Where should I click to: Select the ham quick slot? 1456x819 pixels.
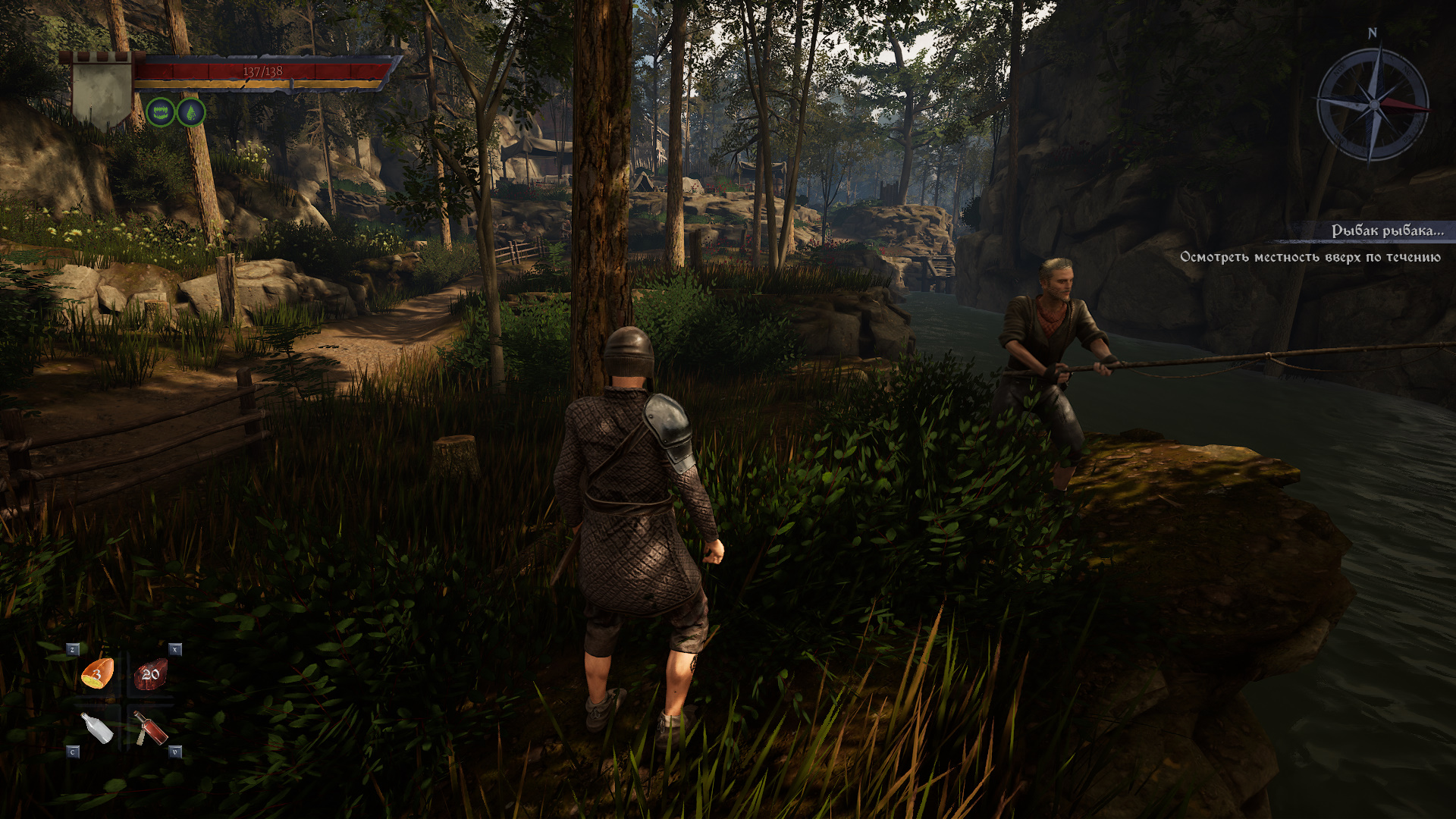pyautogui.click(x=98, y=673)
